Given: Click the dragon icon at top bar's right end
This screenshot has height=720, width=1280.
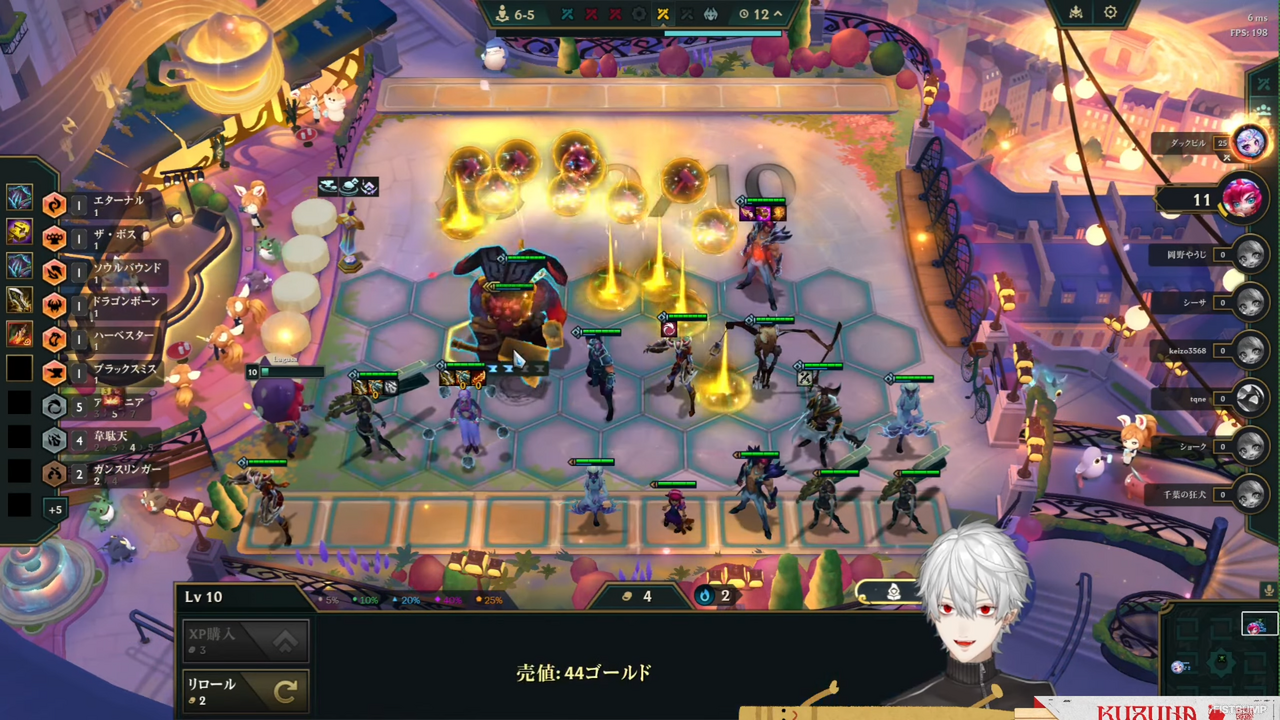Looking at the screenshot, I should click(709, 14).
